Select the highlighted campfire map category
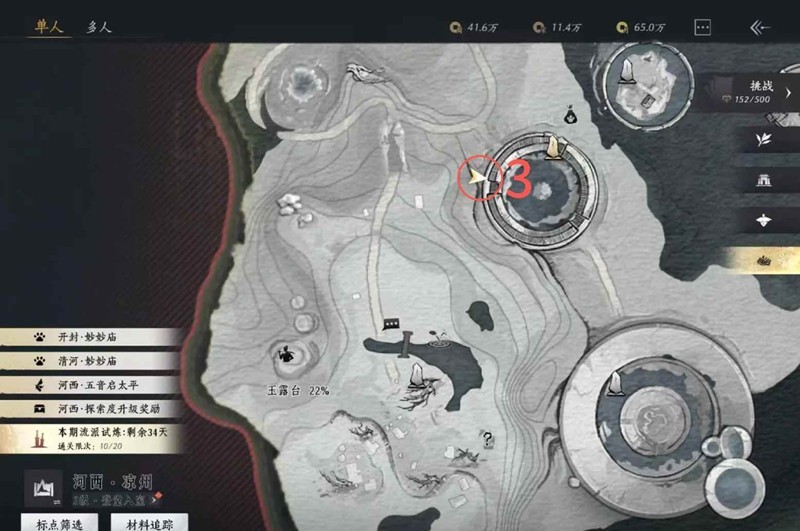The width and height of the screenshot is (800, 531). click(766, 260)
